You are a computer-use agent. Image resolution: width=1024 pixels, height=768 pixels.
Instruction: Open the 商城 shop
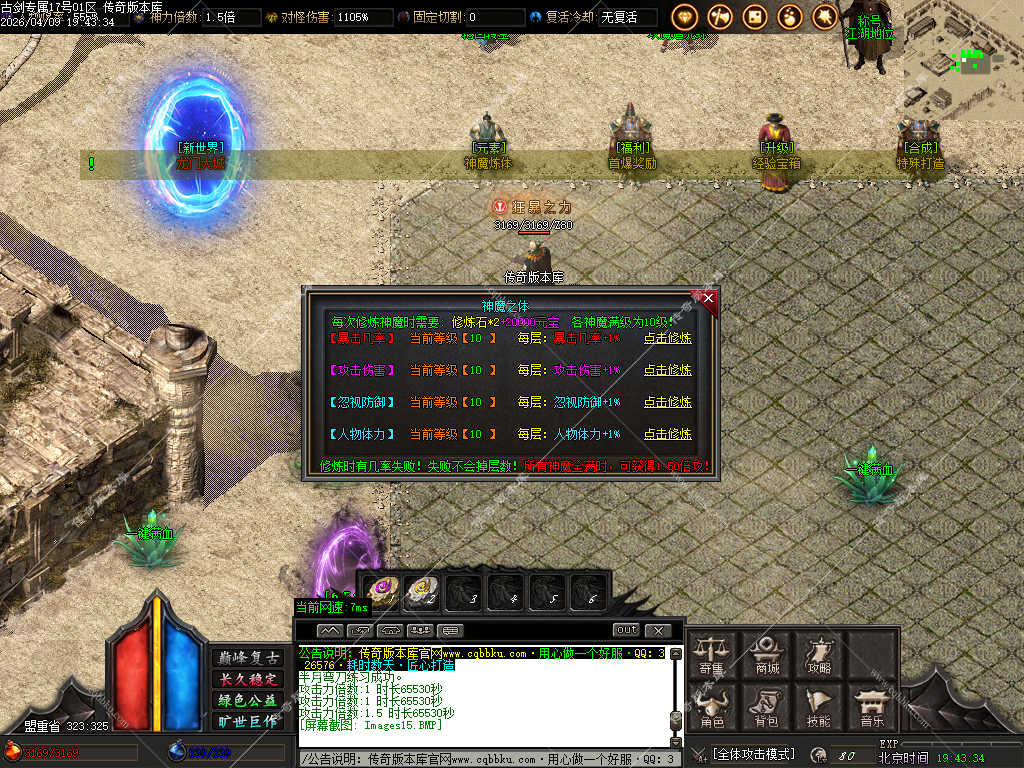767,655
